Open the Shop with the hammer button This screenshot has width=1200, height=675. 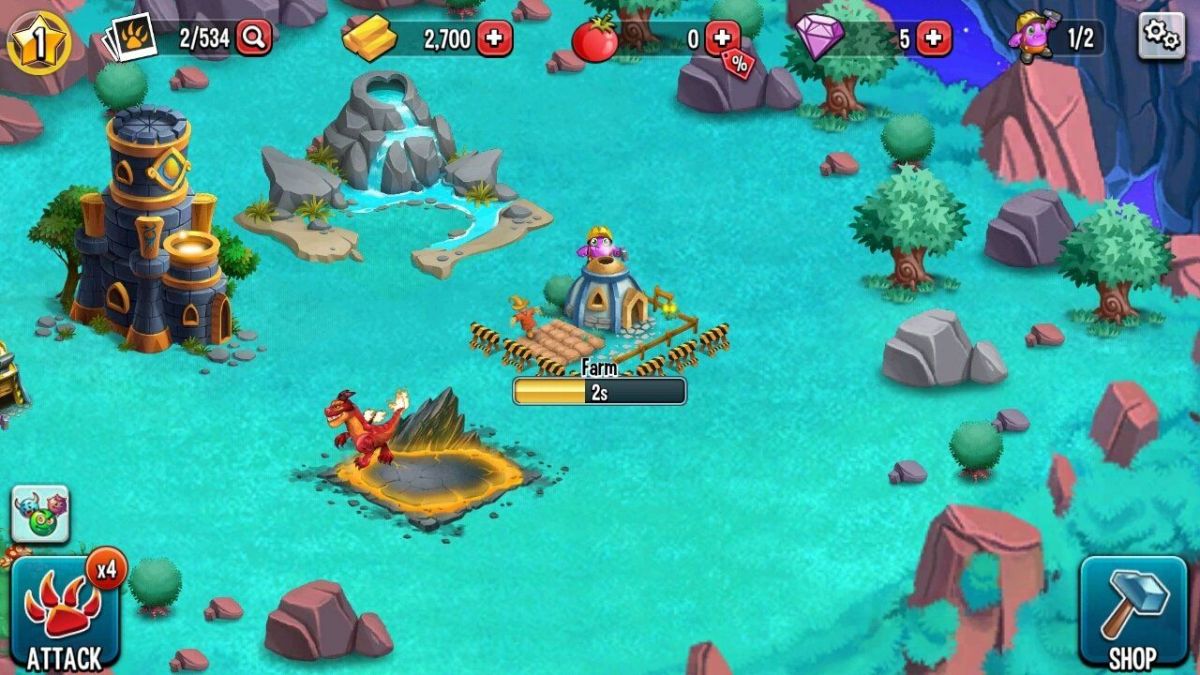click(x=1133, y=612)
